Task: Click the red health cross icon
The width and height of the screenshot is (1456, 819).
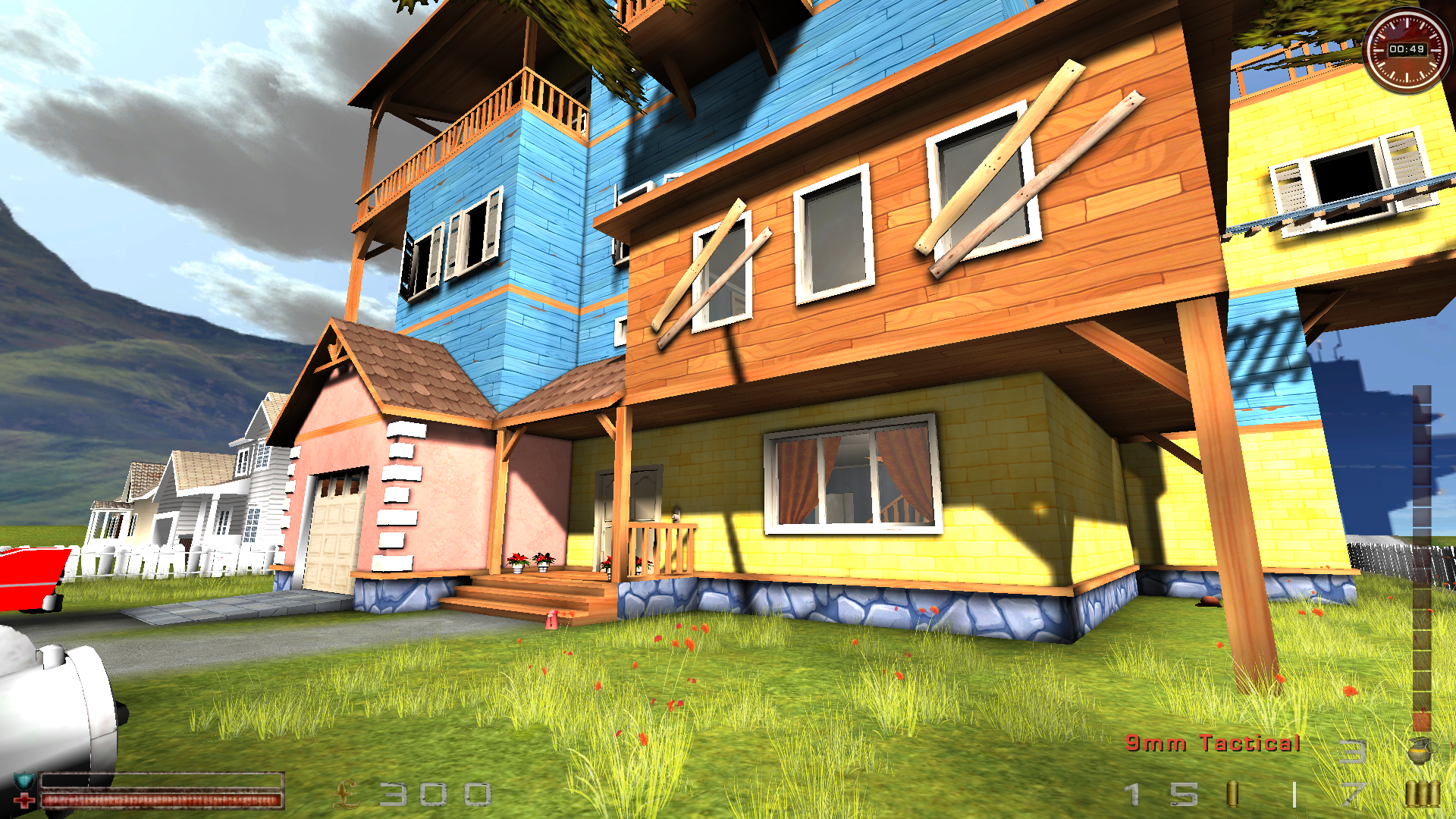Action: click(x=24, y=800)
